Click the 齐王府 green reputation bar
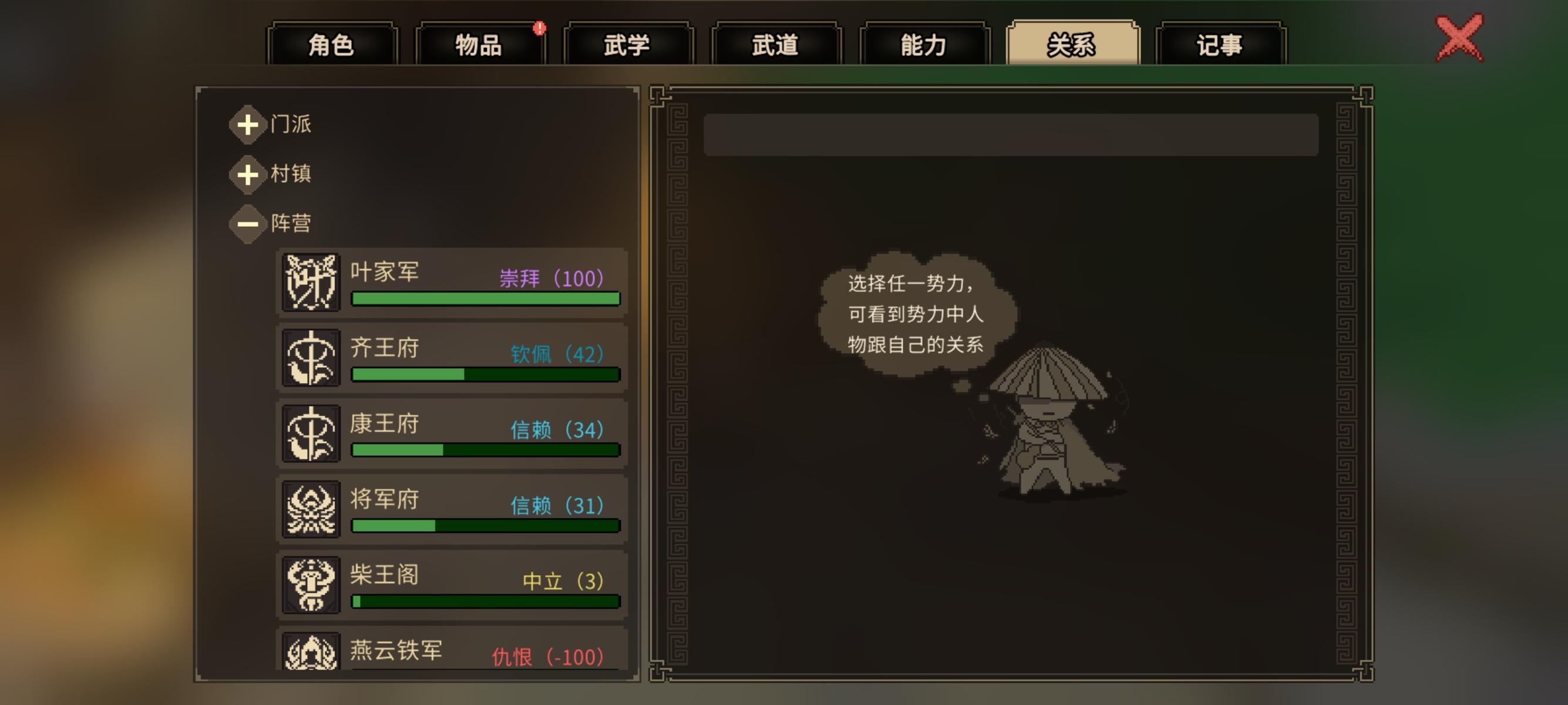Screen dimensions: 1568x705 coord(484,375)
